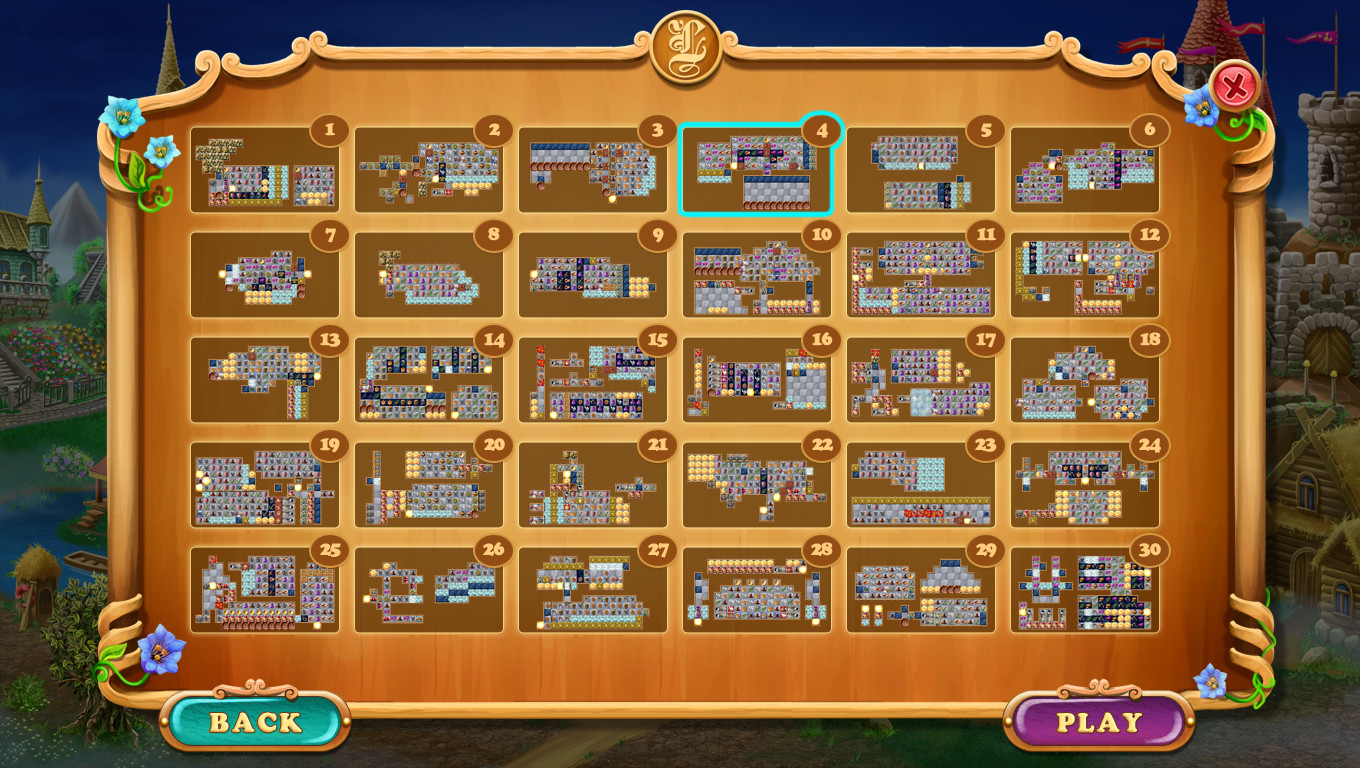Pick level 19 layout preview
The image size is (1360, 768).
[x=265, y=486]
